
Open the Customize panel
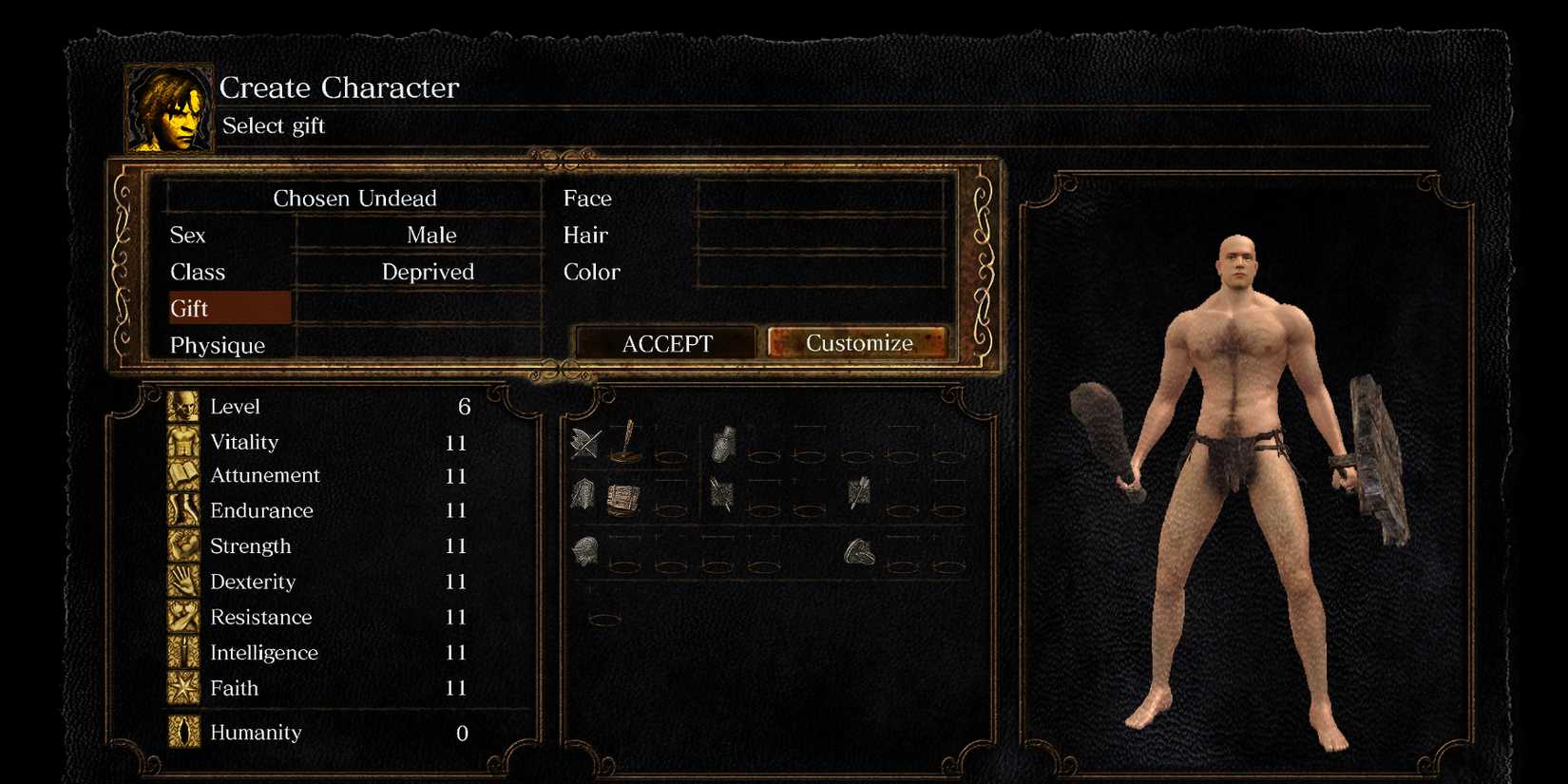click(x=858, y=343)
